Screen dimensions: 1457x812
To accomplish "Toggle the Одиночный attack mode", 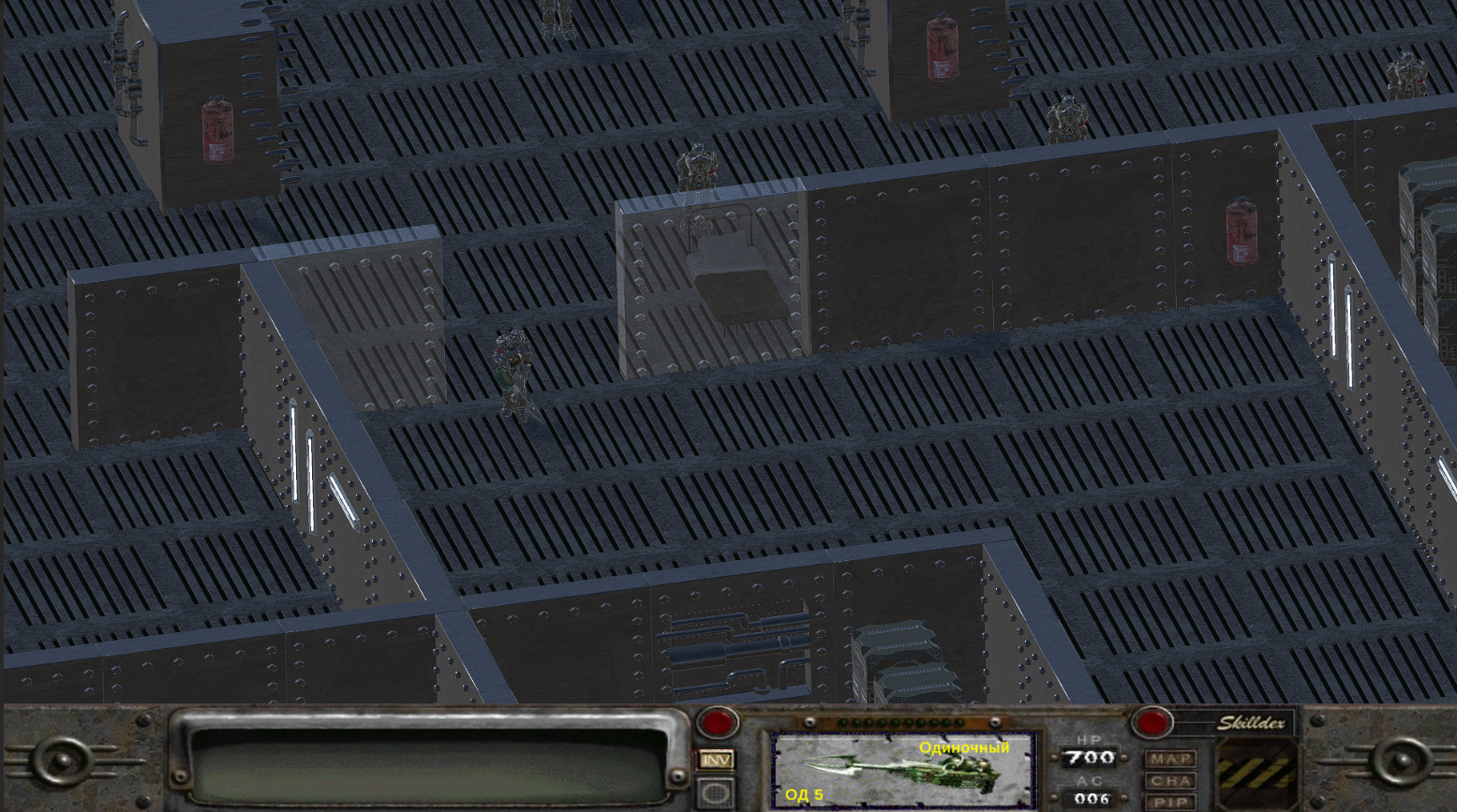I will click(963, 749).
